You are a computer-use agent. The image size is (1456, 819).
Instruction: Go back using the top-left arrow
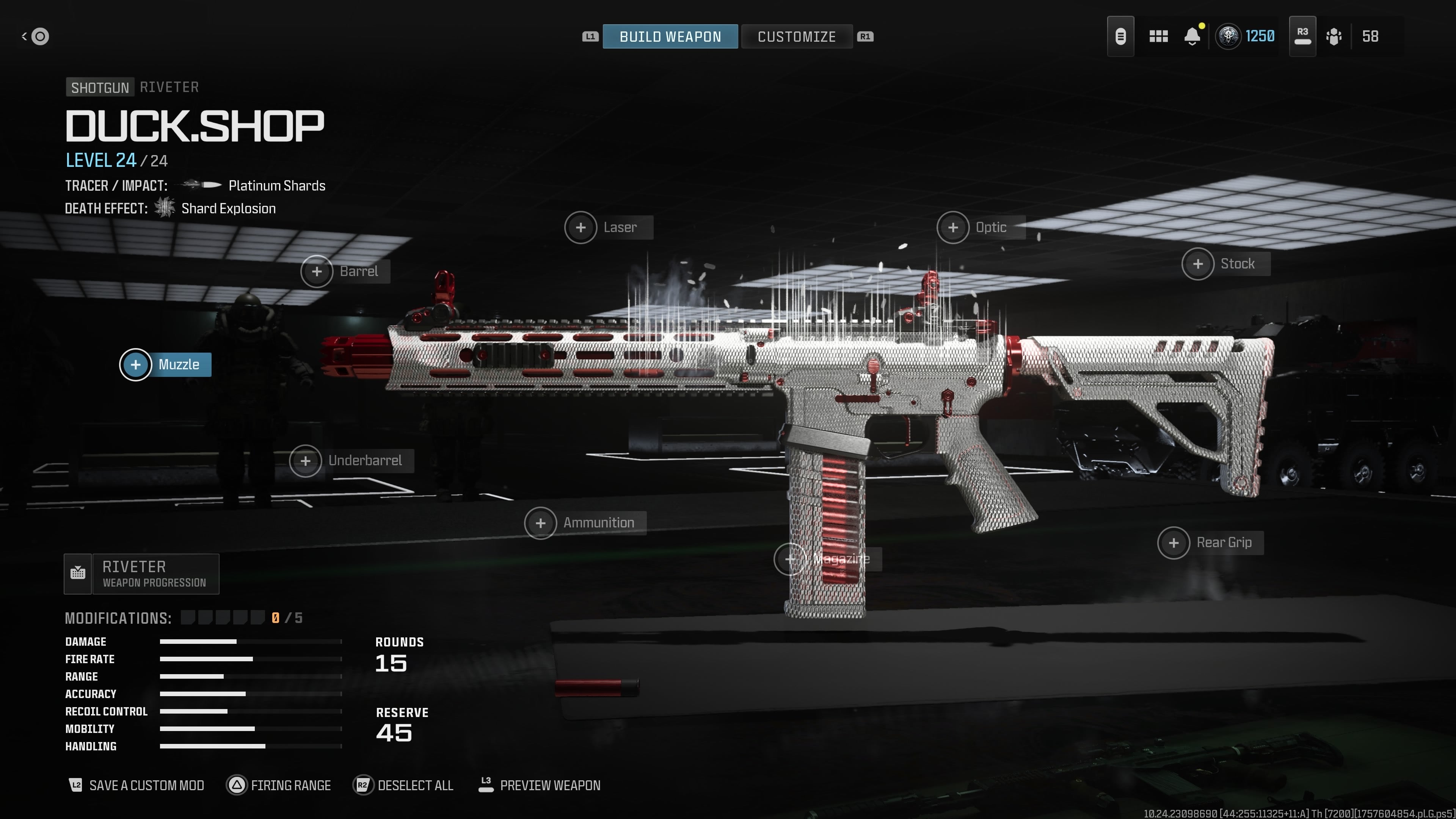click(35, 37)
